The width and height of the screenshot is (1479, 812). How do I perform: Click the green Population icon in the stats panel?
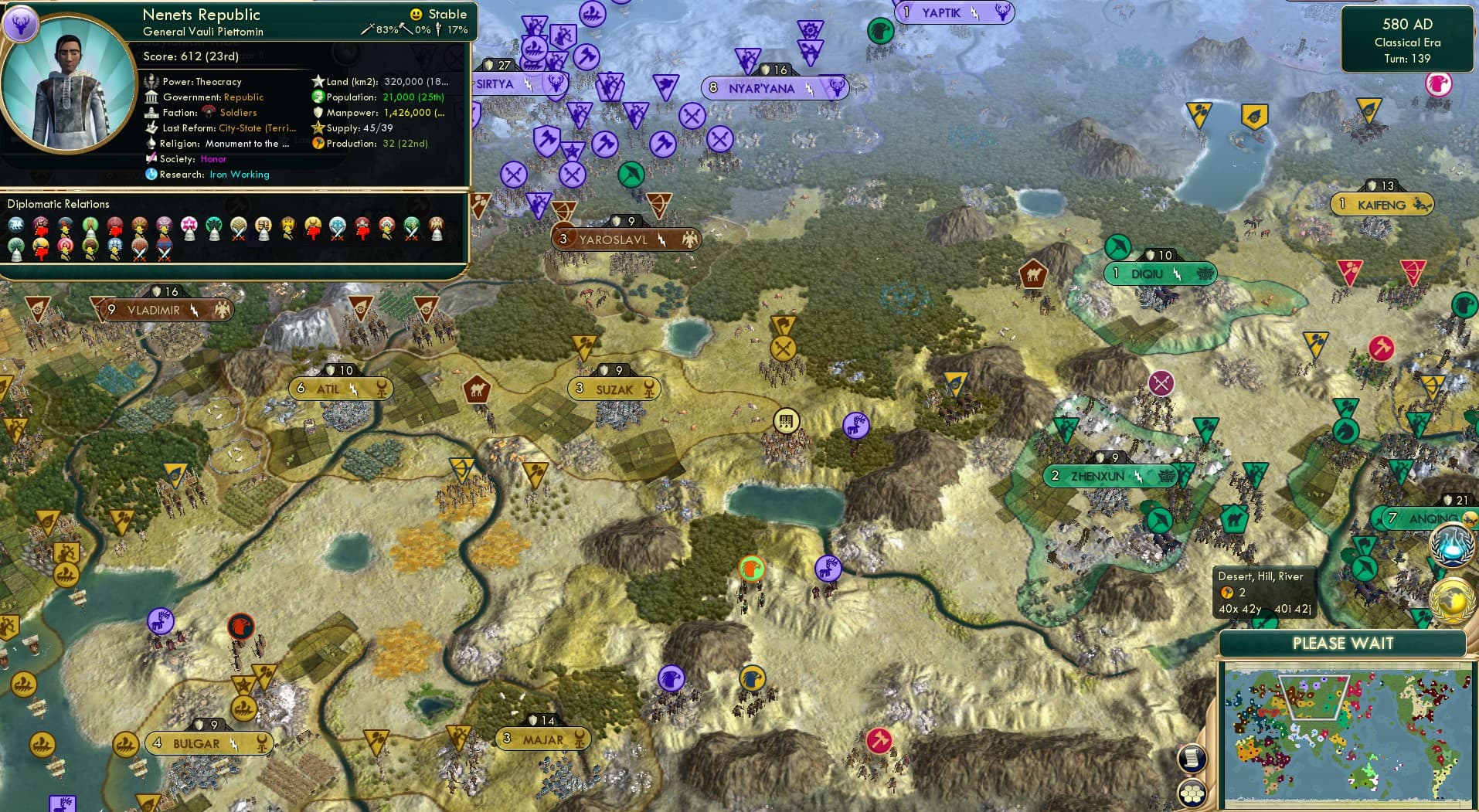point(316,97)
